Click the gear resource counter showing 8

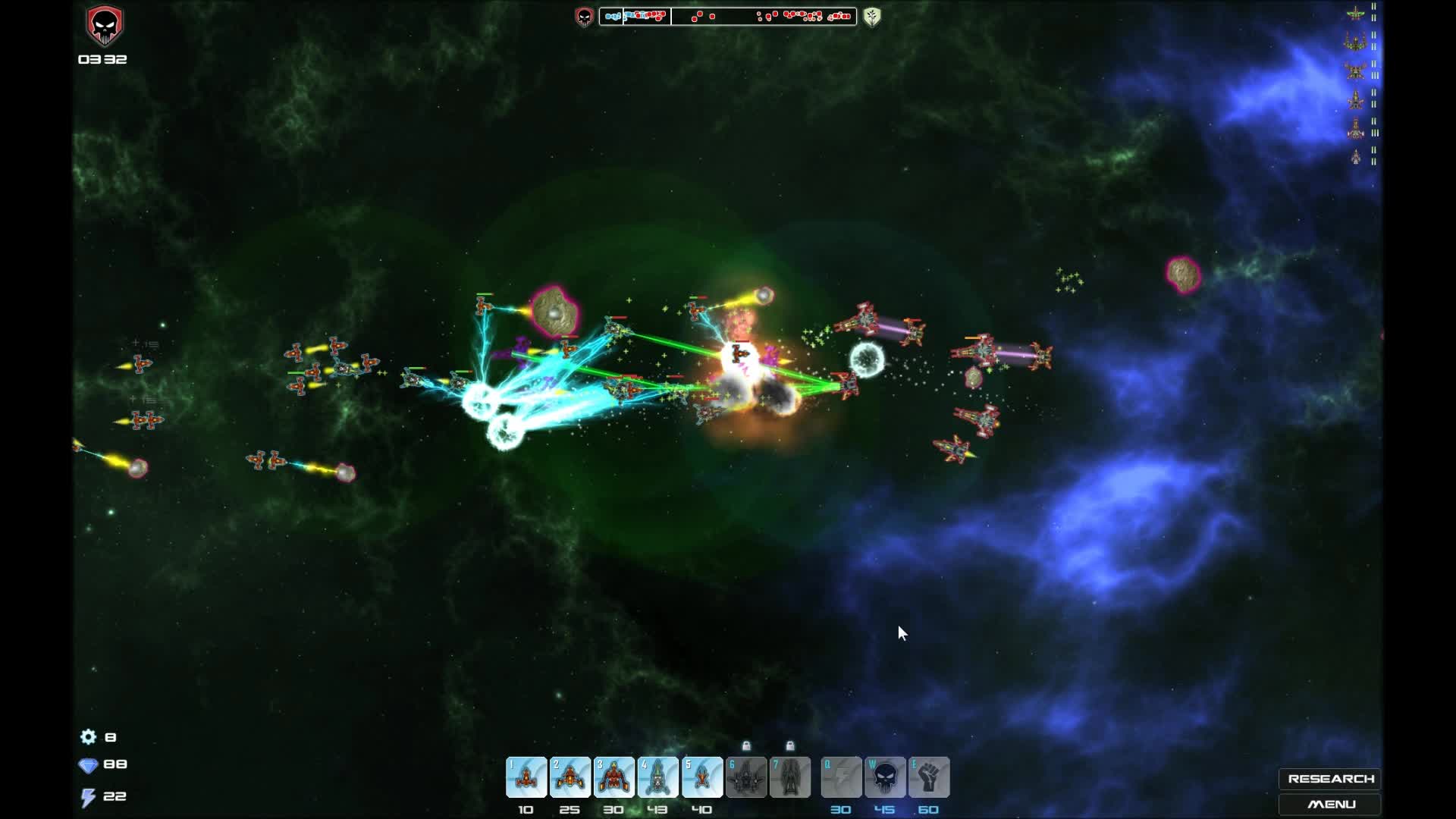[x=98, y=736]
